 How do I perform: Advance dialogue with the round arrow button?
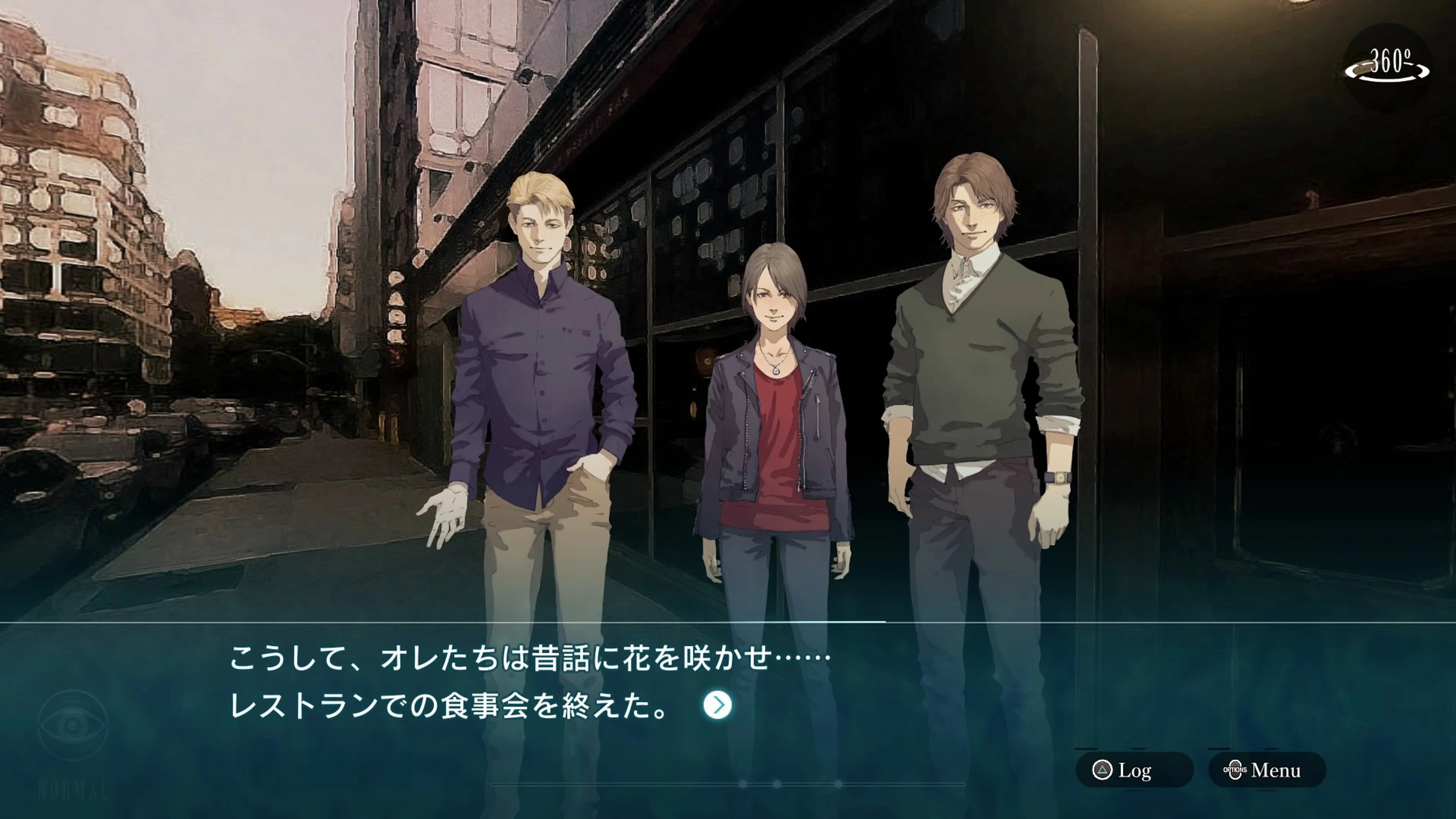pos(717,705)
